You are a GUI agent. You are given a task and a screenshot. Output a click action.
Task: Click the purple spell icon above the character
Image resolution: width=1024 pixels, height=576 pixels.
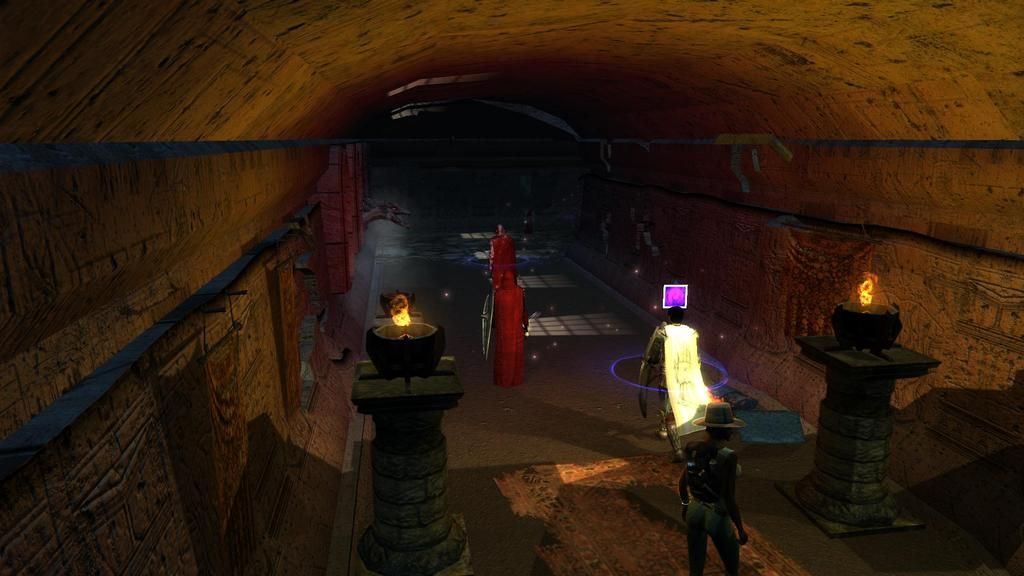[x=675, y=296]
